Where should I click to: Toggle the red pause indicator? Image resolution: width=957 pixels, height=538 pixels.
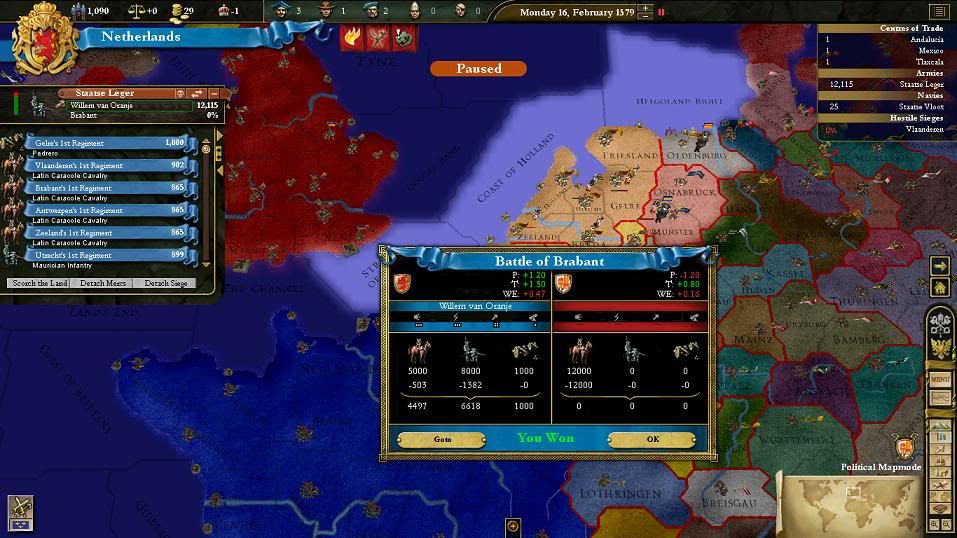click(661, 12)
